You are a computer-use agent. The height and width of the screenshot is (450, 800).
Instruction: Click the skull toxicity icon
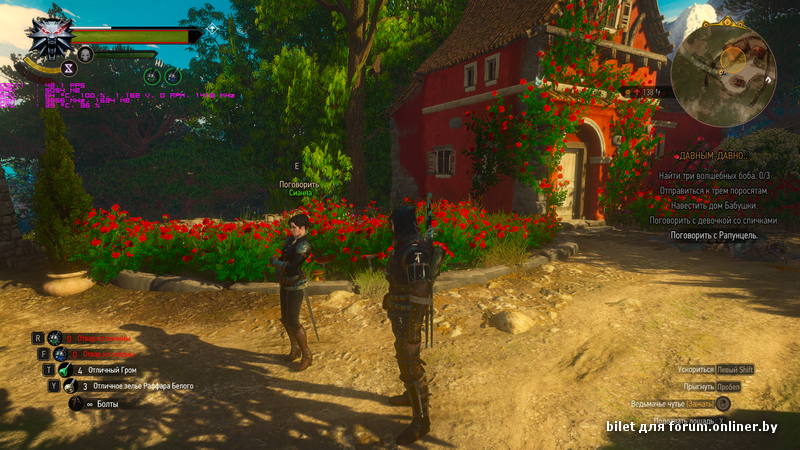[x=85, y=54]
